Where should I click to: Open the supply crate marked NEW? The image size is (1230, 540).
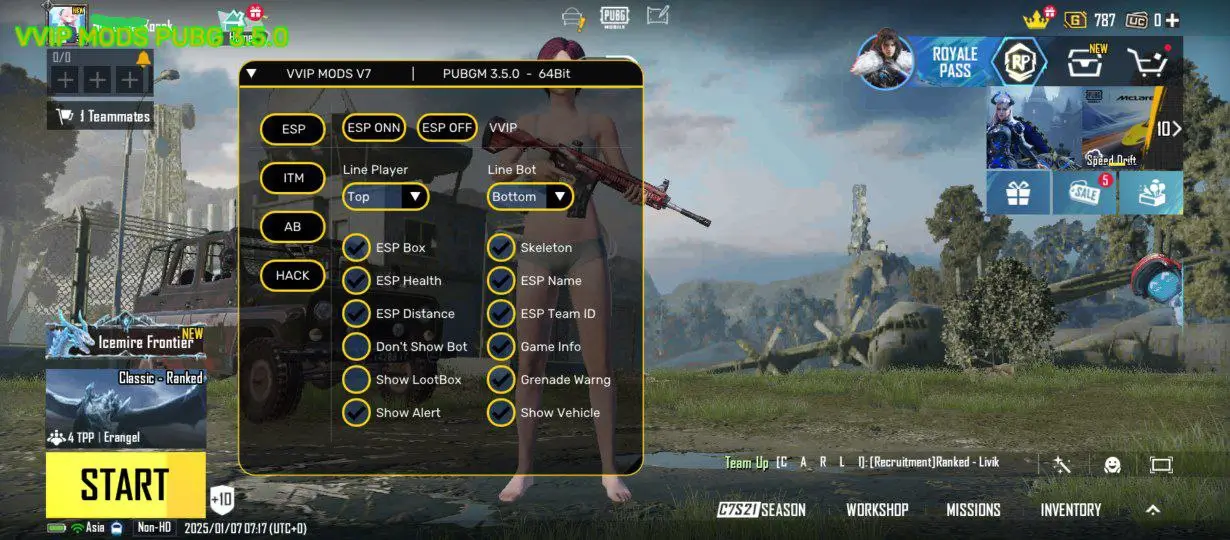coord(1087,63)
